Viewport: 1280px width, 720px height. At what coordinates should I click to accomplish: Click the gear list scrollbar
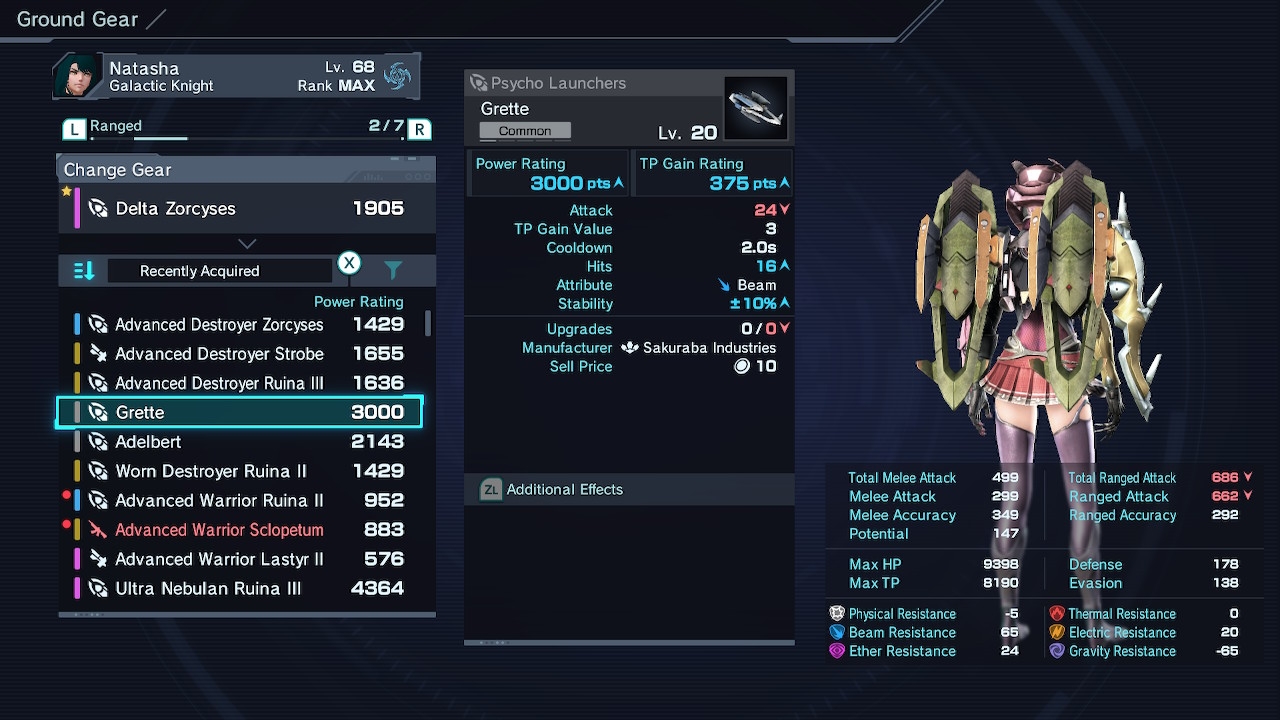click(429, 323)
